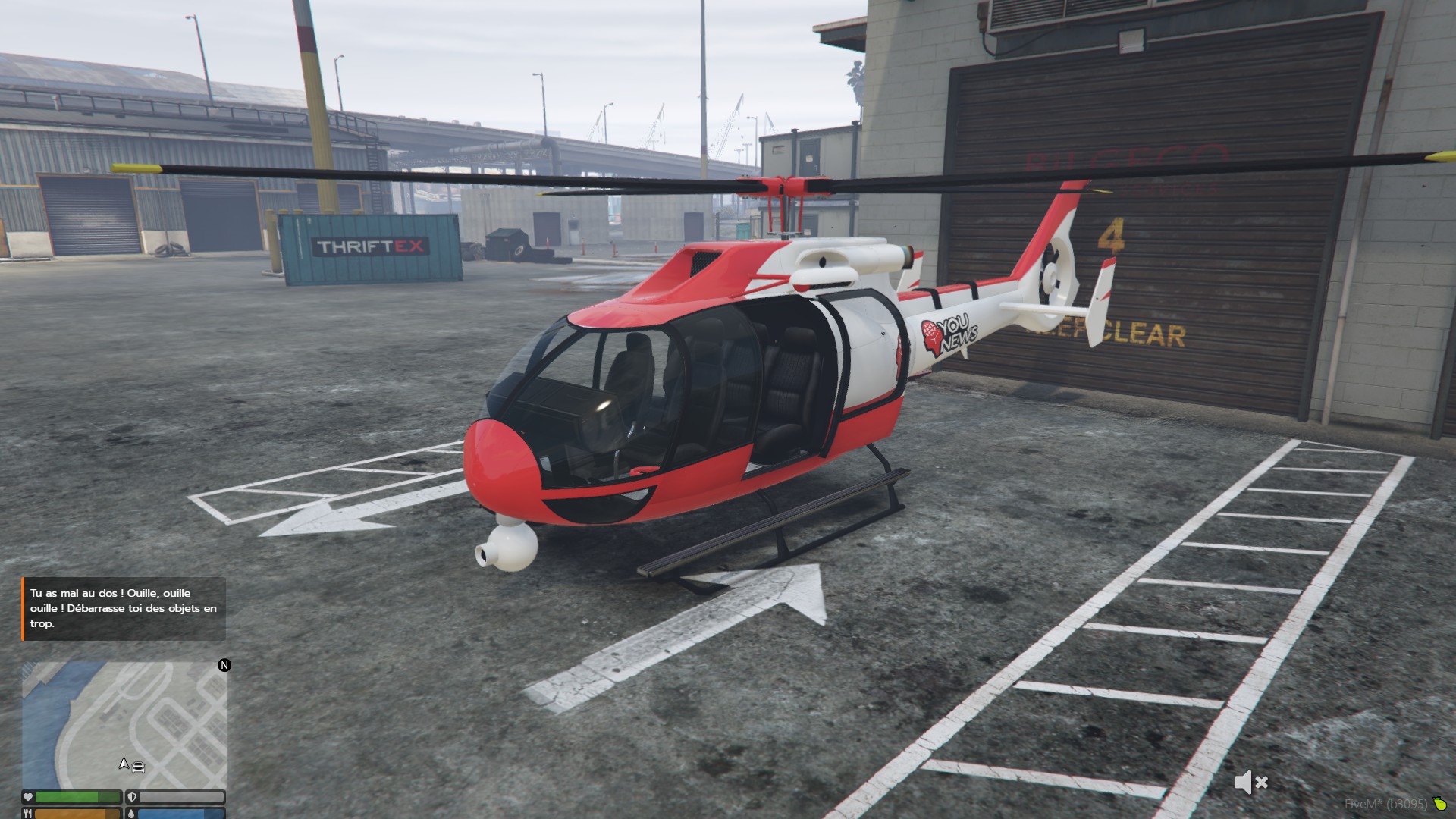The height and width of the screenshot is (819, 1456).
Task: Click the back pain notification message
Action: point(124,608)
